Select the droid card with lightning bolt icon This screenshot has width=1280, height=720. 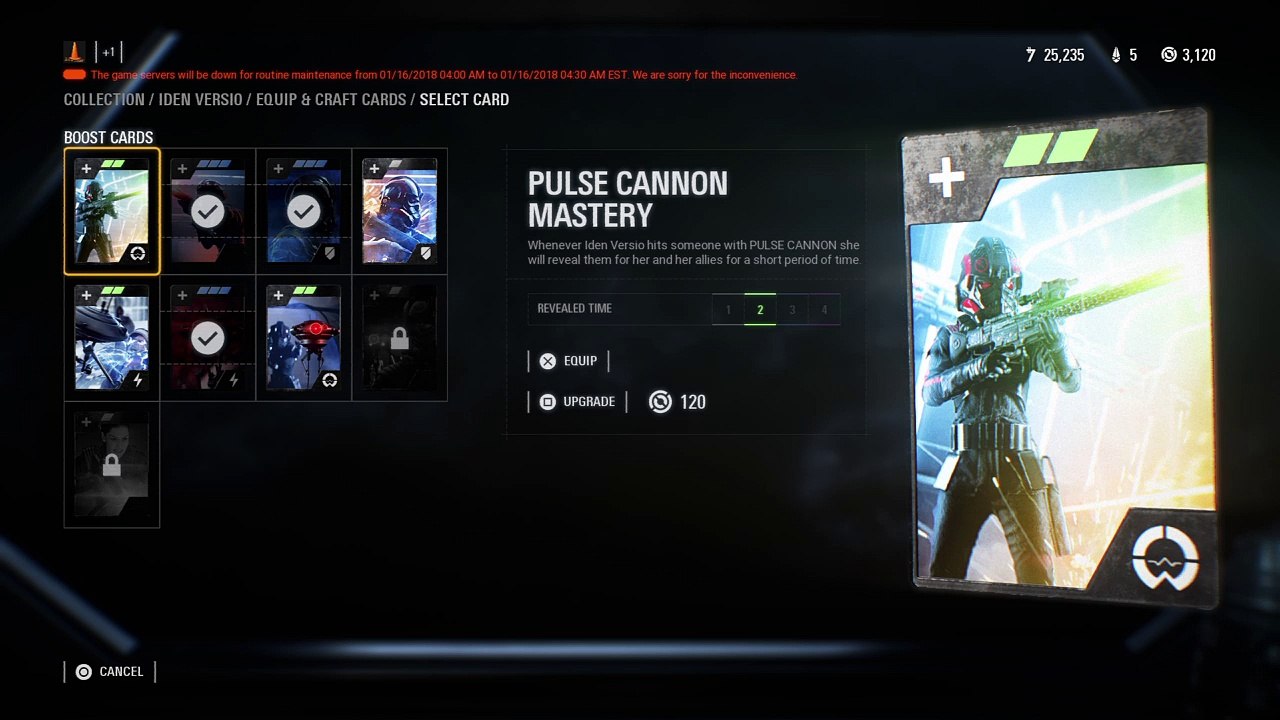(x=112, y=338)
